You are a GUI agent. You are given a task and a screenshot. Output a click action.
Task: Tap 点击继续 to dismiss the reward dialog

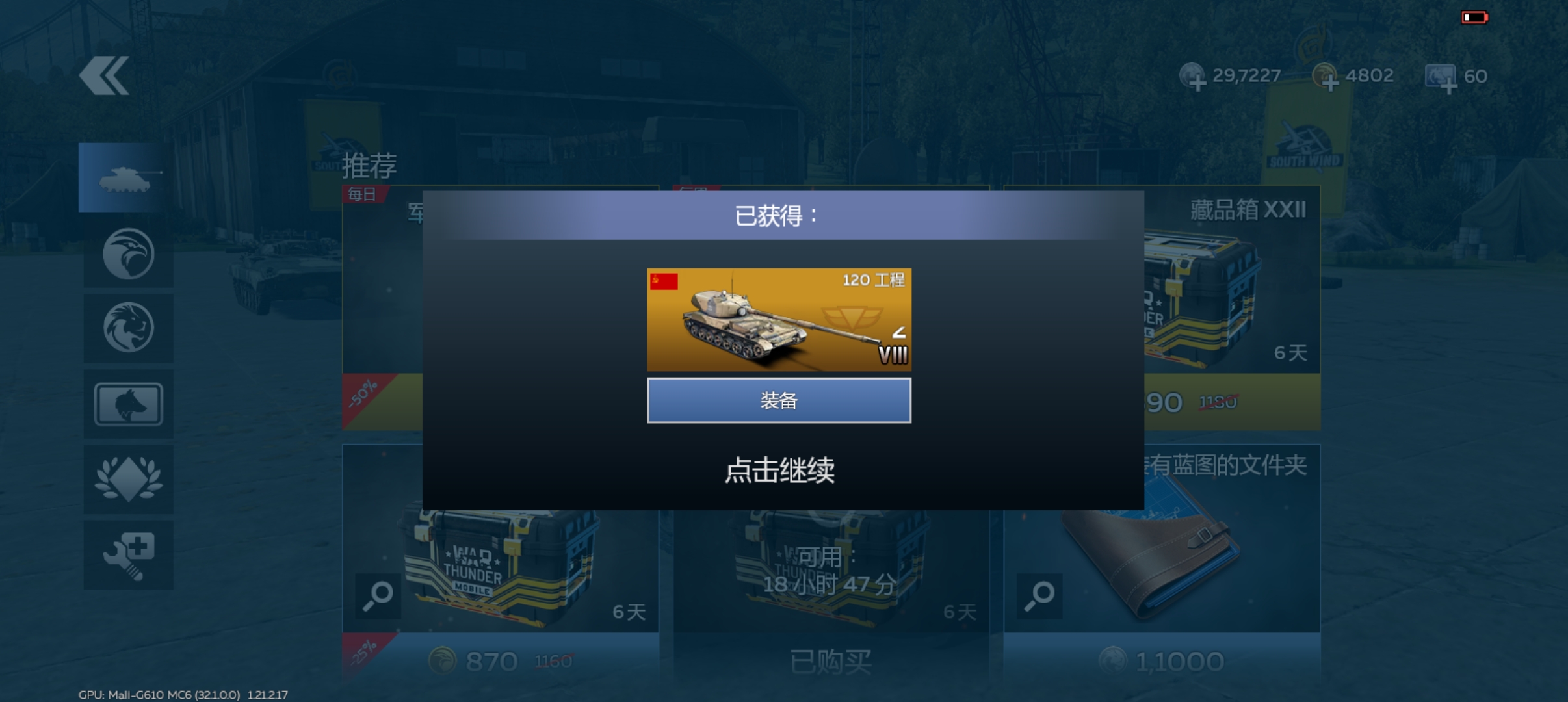pos(781,471)
